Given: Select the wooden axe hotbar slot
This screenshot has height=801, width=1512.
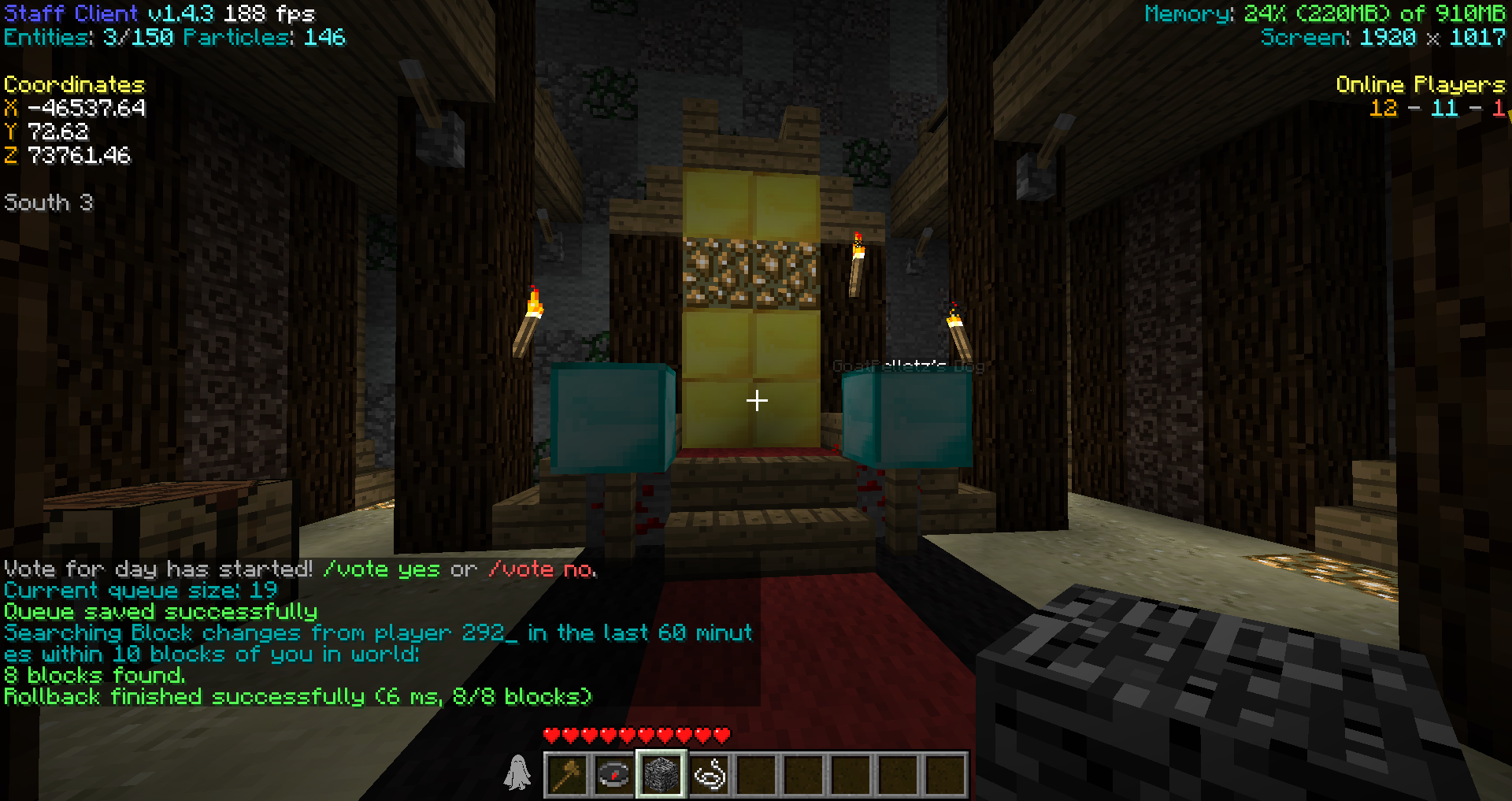Looking at the screenshot, I should (567, 774).
